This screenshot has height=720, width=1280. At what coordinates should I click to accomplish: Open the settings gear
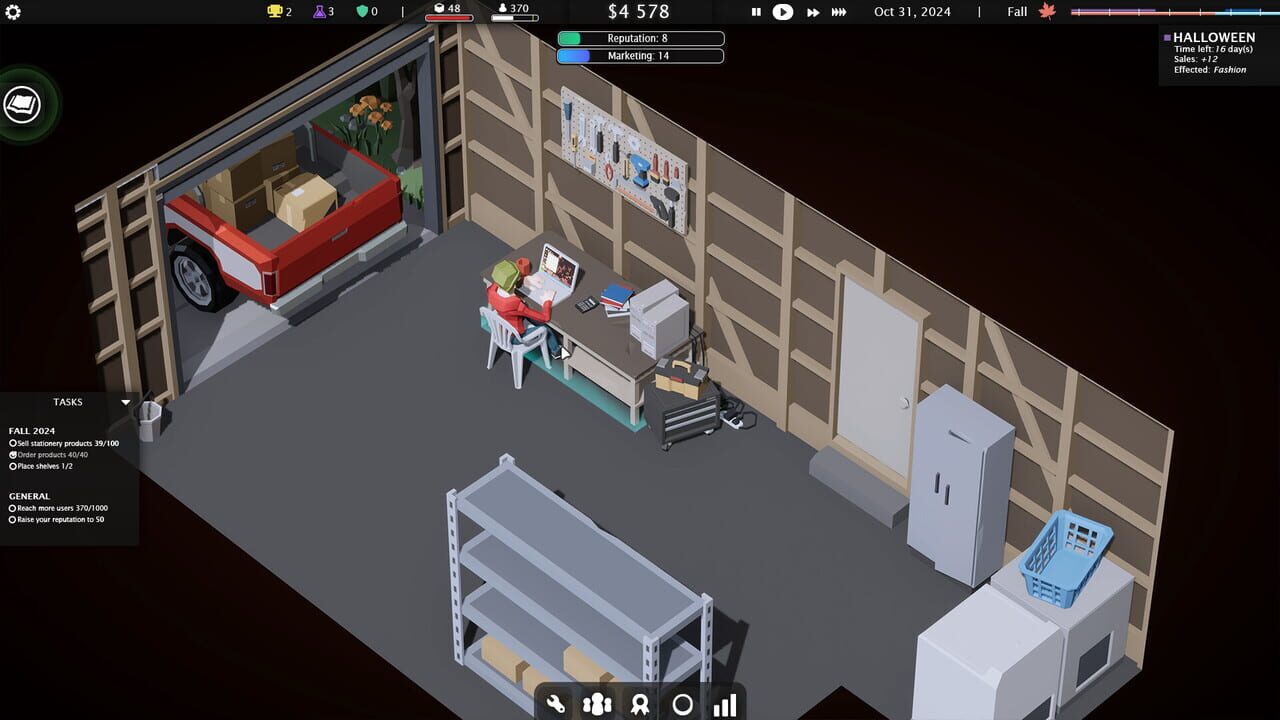point(12,11)
